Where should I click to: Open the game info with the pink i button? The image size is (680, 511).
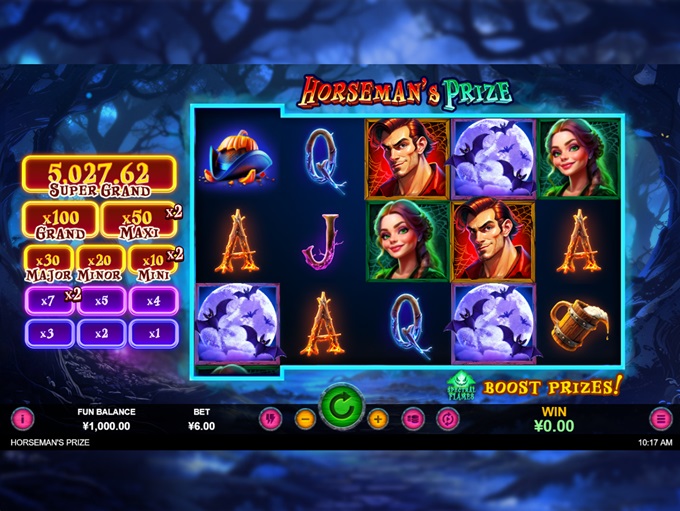click(x=22, y=419)
